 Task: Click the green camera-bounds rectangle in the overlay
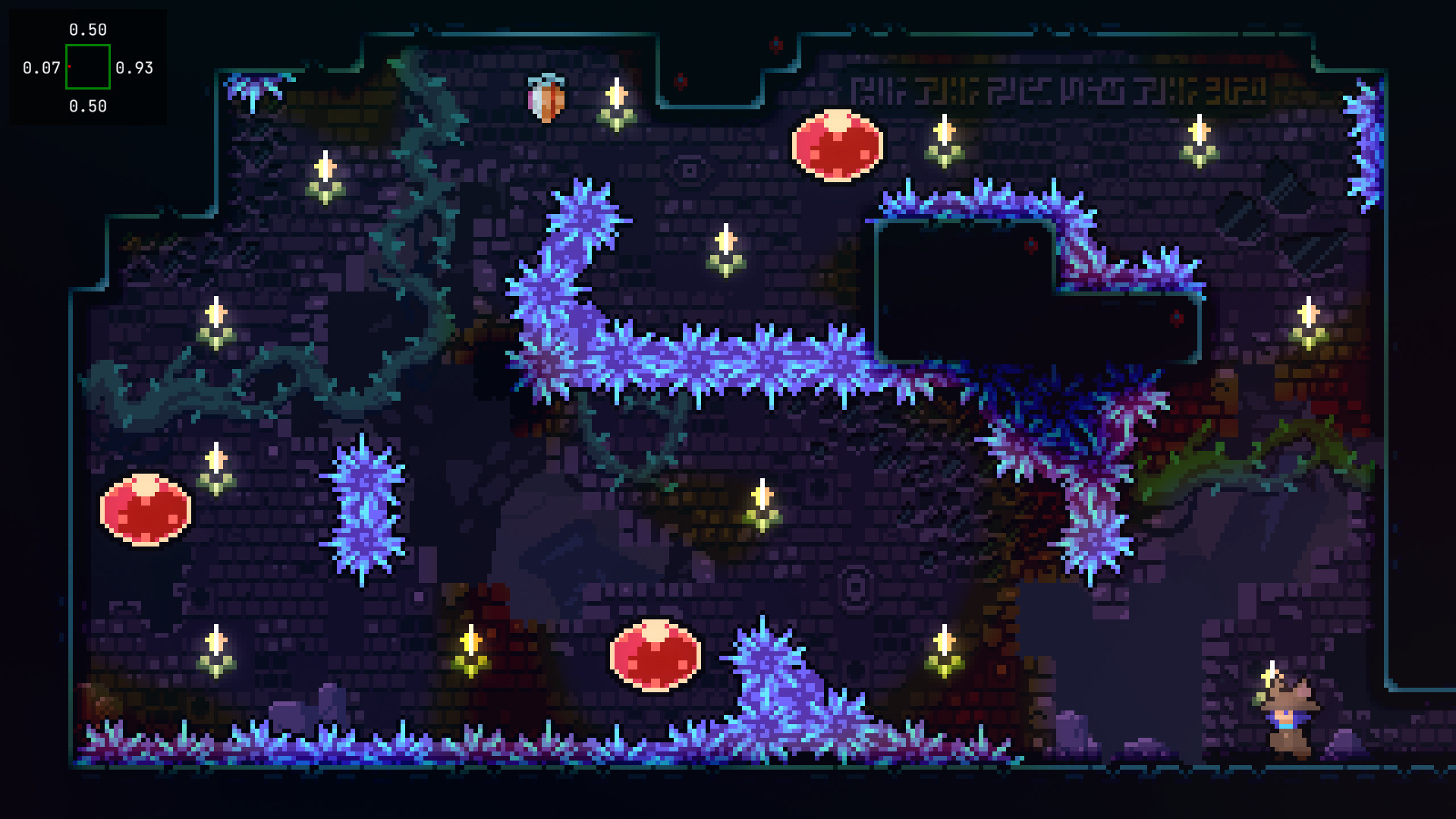coord(88,68)
